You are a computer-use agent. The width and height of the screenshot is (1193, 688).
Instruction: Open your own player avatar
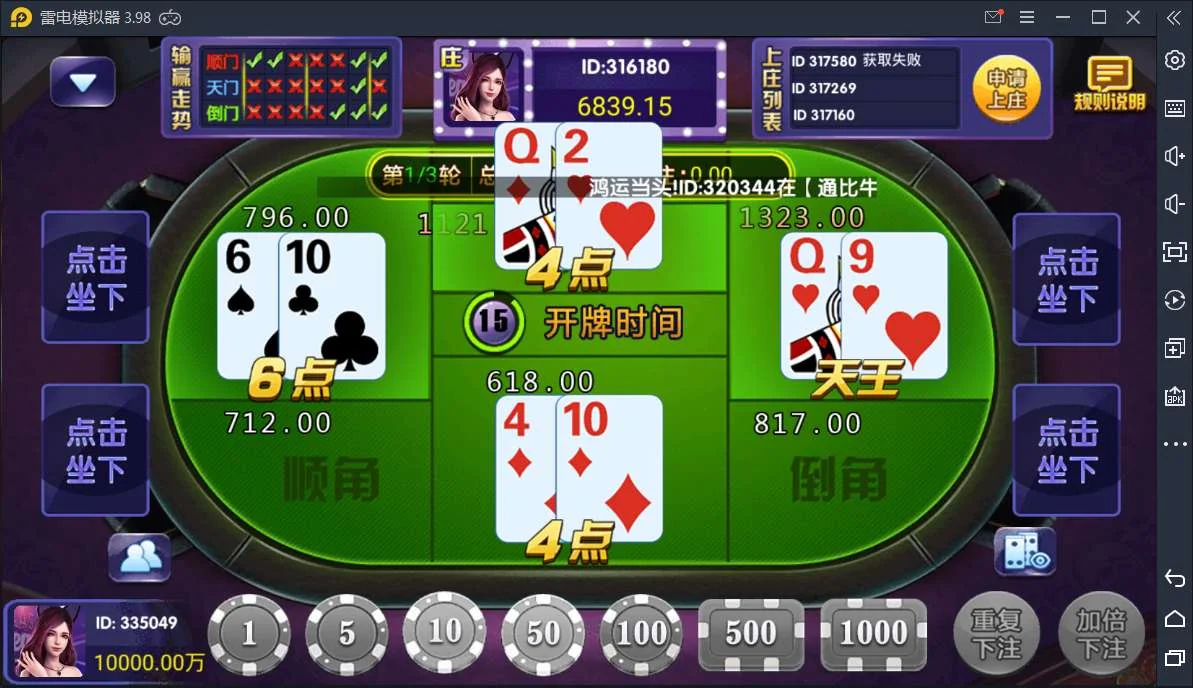click(48, 641)
